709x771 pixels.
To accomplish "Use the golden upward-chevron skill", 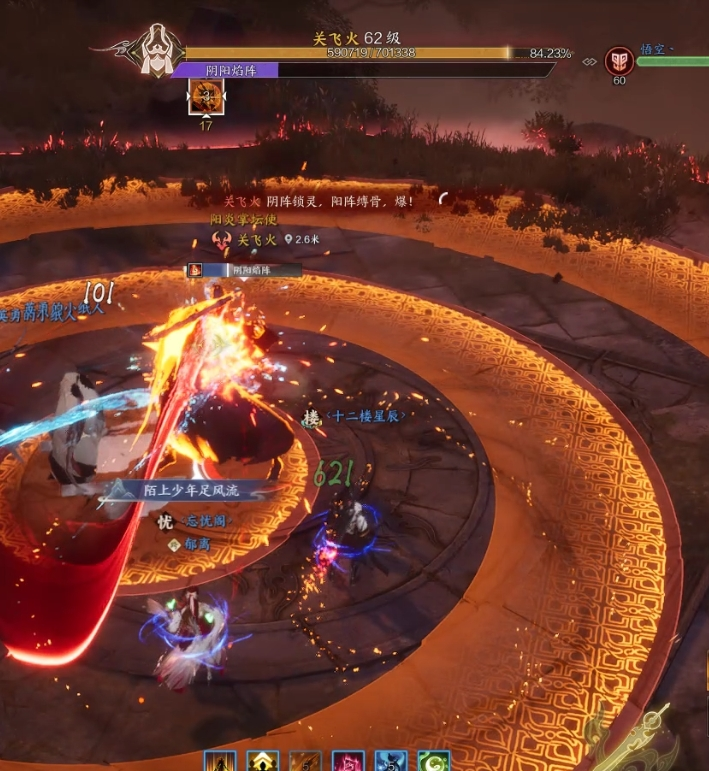I will click(263, 763).
